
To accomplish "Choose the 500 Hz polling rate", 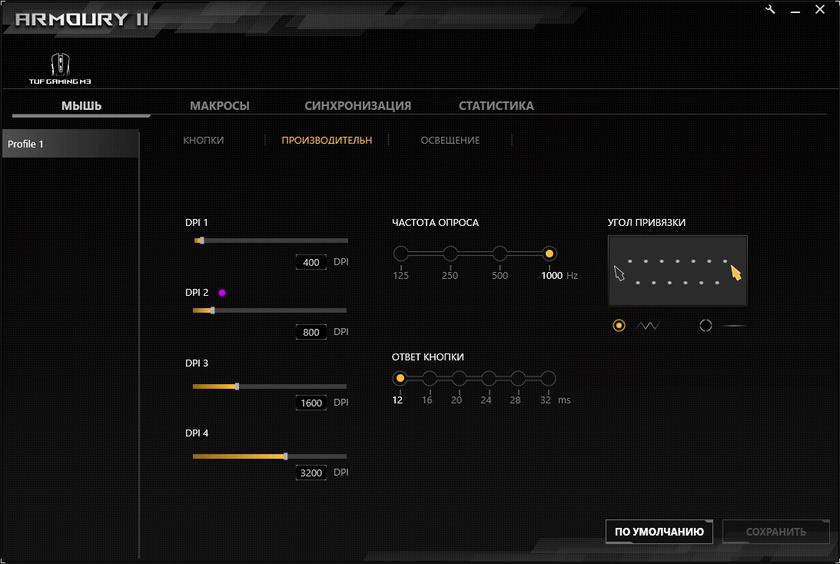I will (x=500, y=254).
